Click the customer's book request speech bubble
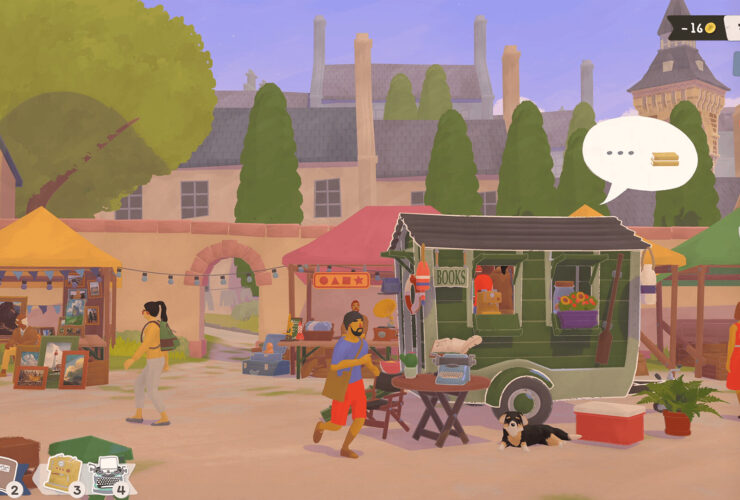The image size is (740, 500). 639,157
